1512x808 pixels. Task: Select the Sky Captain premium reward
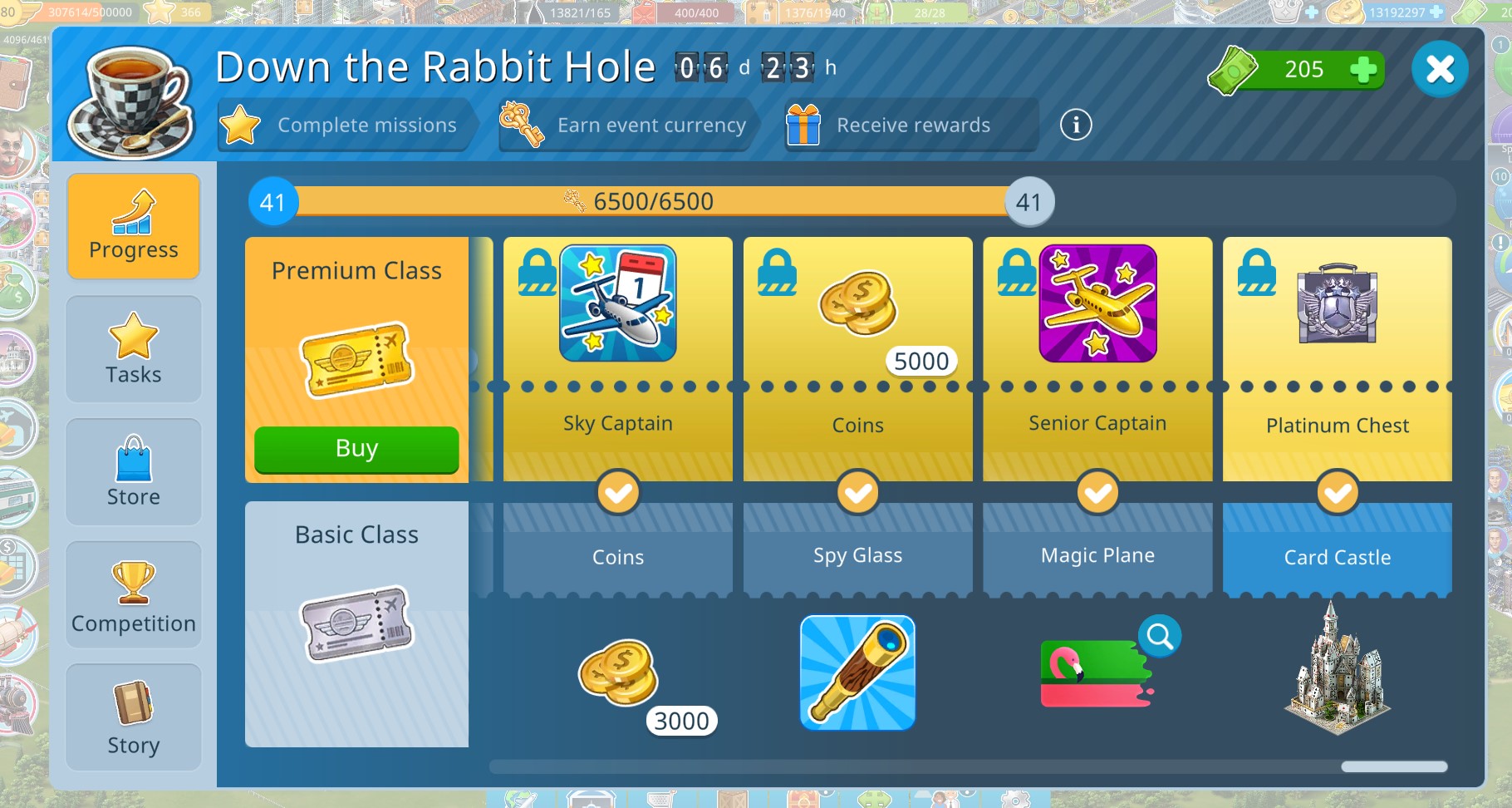click(x=618, y=304)
